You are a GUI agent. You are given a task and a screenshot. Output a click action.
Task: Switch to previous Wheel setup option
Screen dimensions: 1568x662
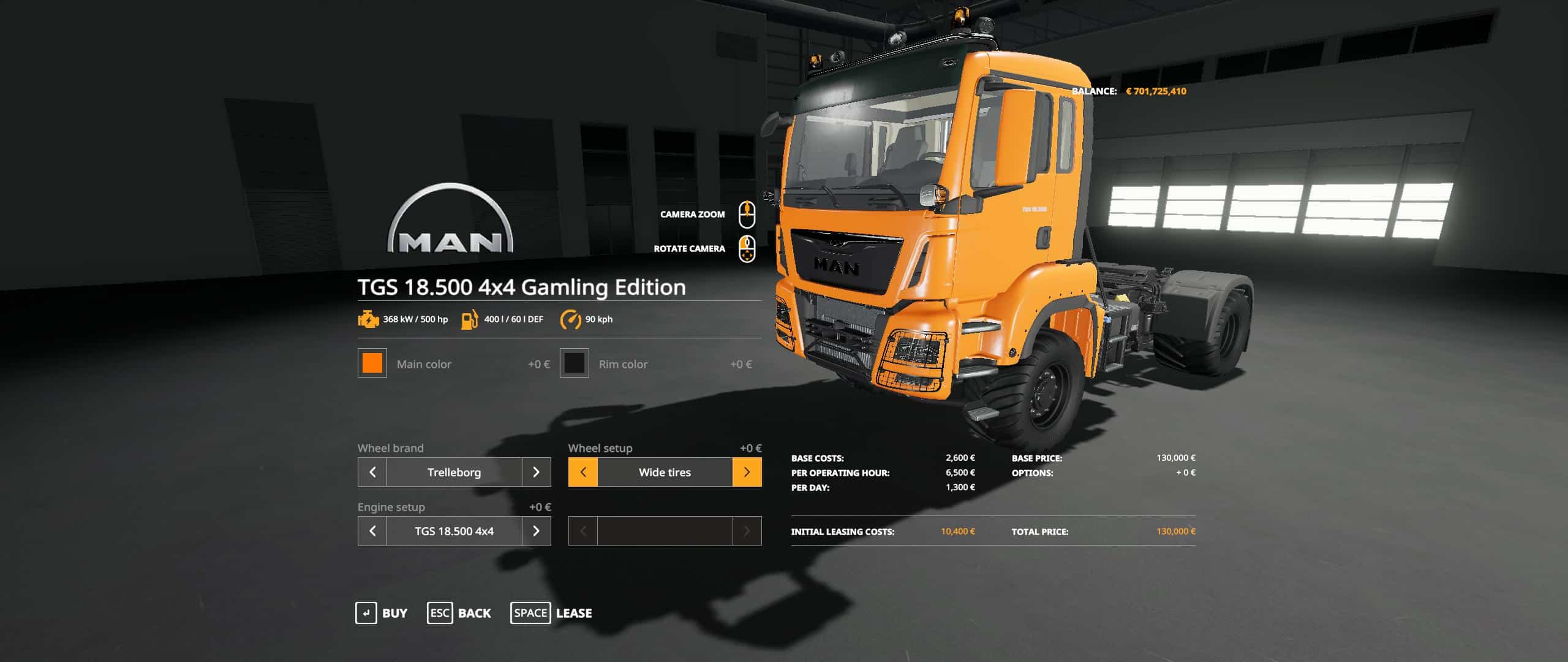click(583, 472)
